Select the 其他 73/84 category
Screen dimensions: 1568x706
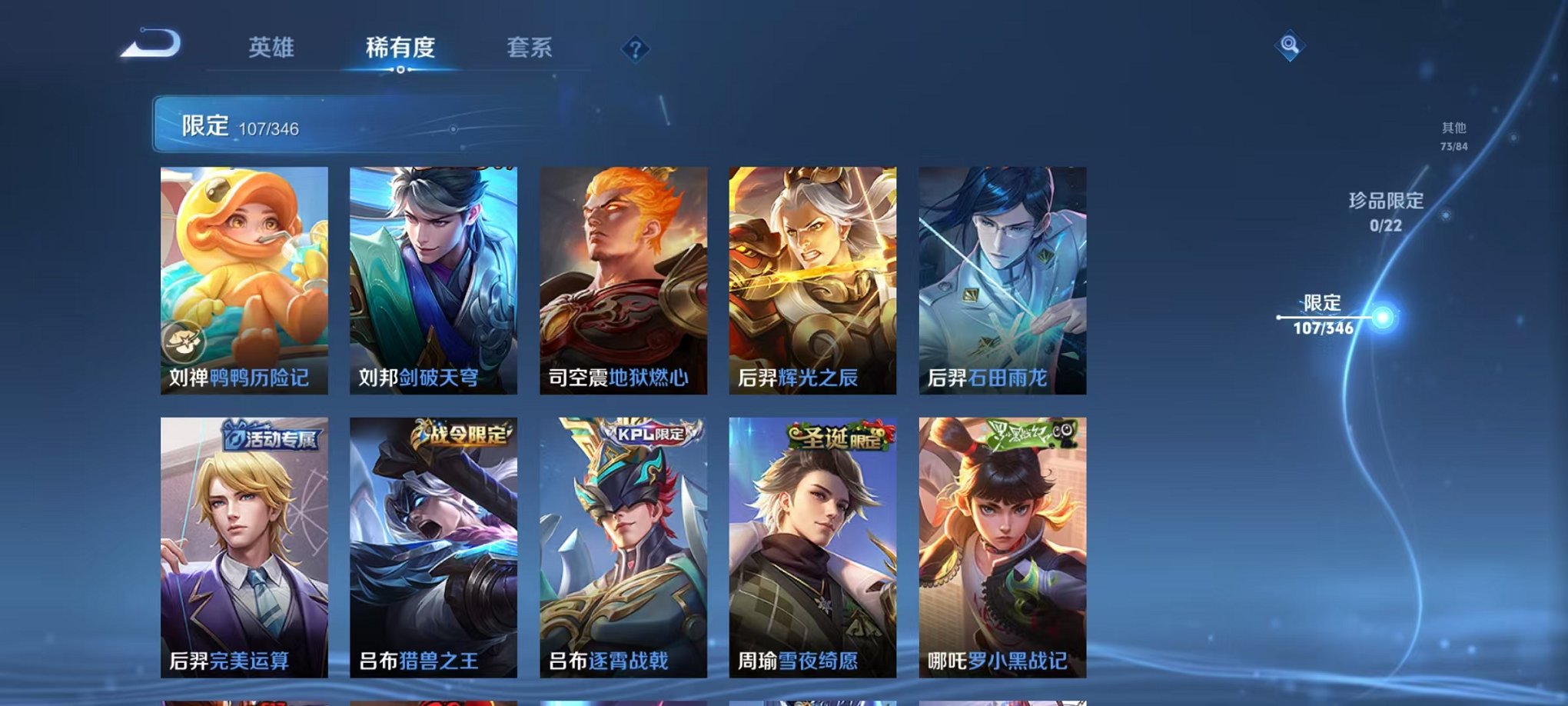1453,137
